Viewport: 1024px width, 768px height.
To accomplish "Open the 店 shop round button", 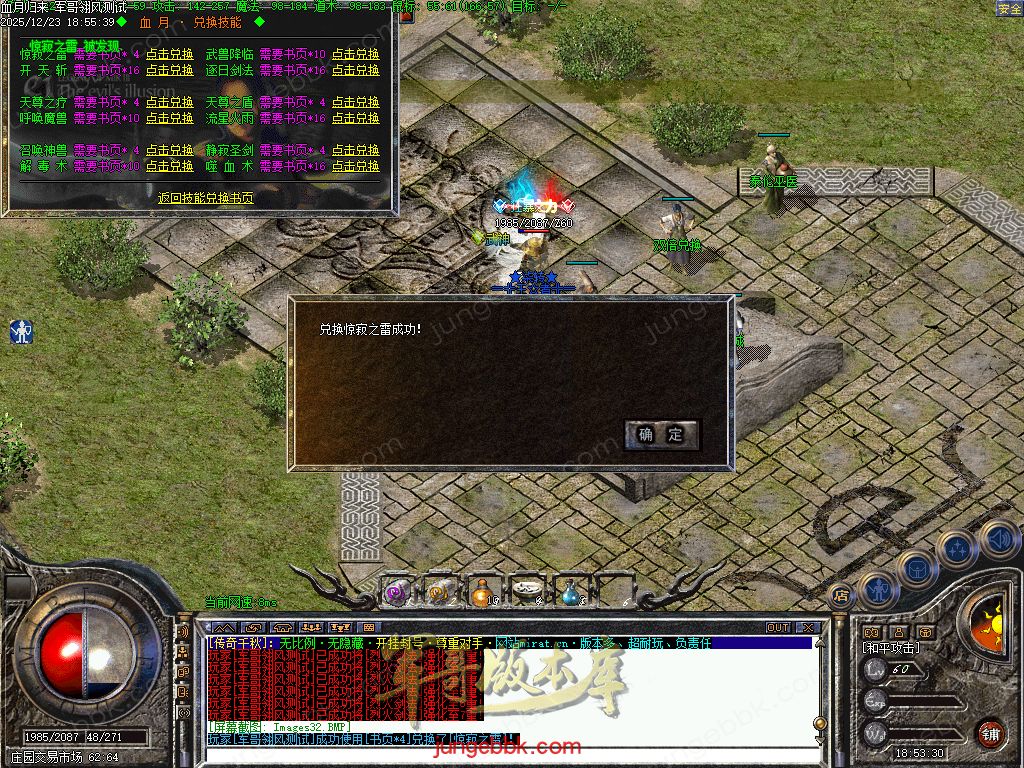I will [840, 594].
